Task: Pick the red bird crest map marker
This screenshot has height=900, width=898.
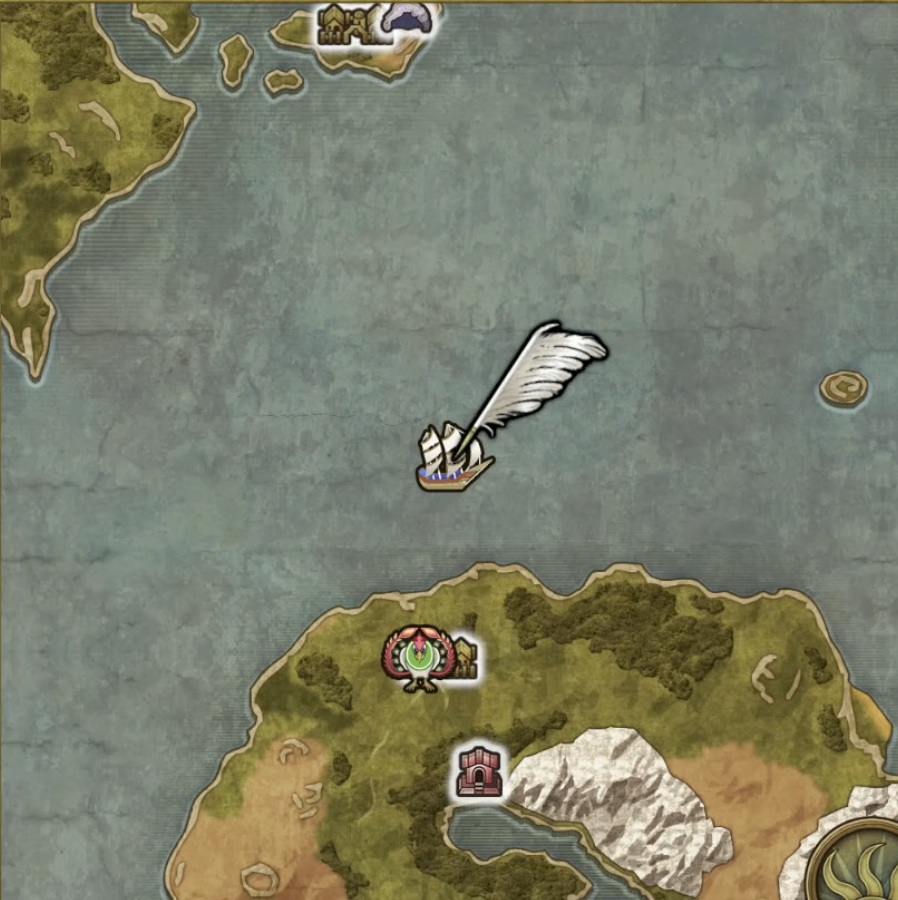Action: pyautogui.click(x=420, y=658)
